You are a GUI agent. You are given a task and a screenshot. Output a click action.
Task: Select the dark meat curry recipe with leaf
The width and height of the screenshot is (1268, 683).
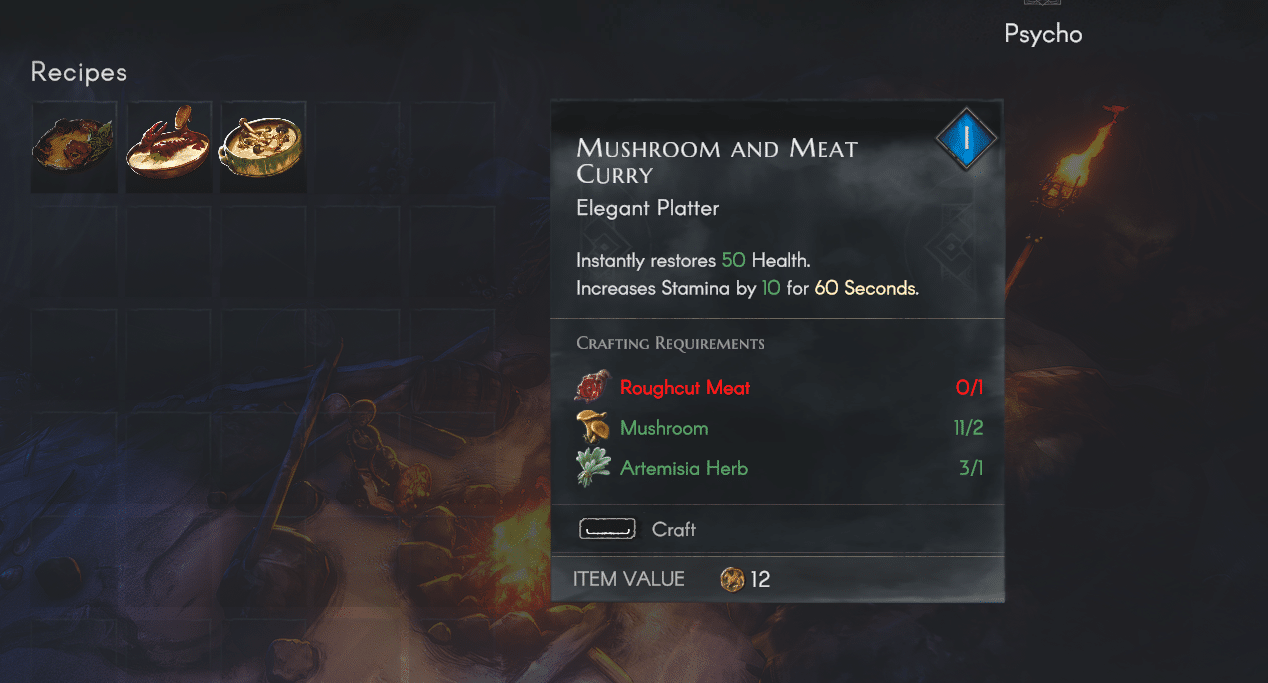coord(73,145)
